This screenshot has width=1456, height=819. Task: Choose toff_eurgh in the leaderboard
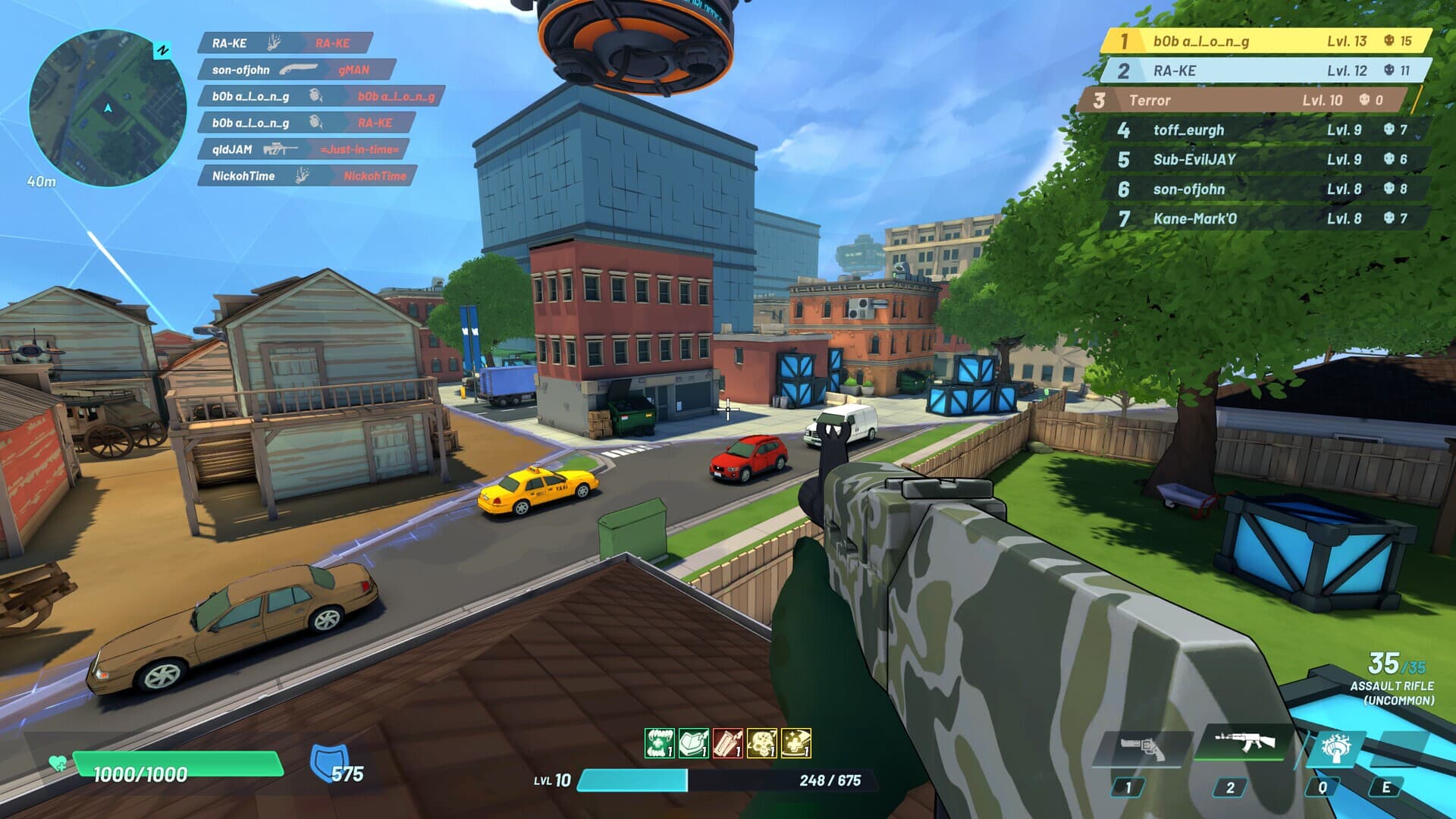(1265, 130)
